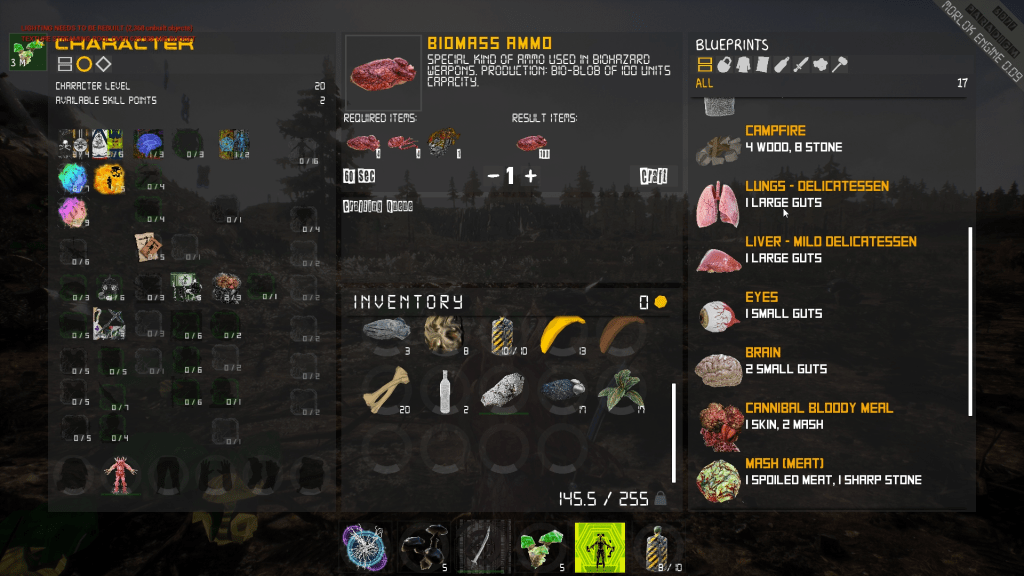Increase craft quantity with the plus button

pos(530,176)
